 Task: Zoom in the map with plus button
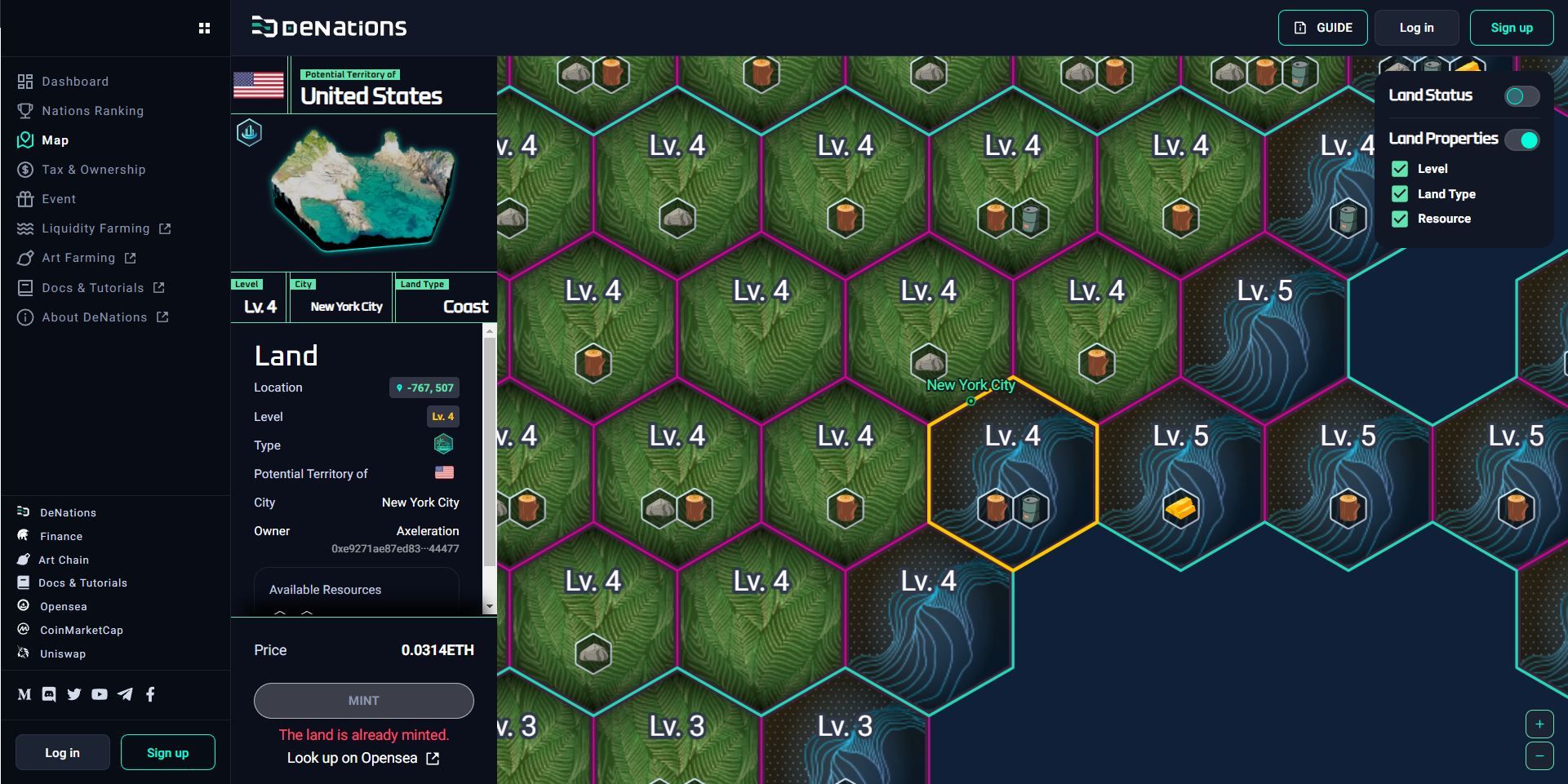(x=1539, y=724)
